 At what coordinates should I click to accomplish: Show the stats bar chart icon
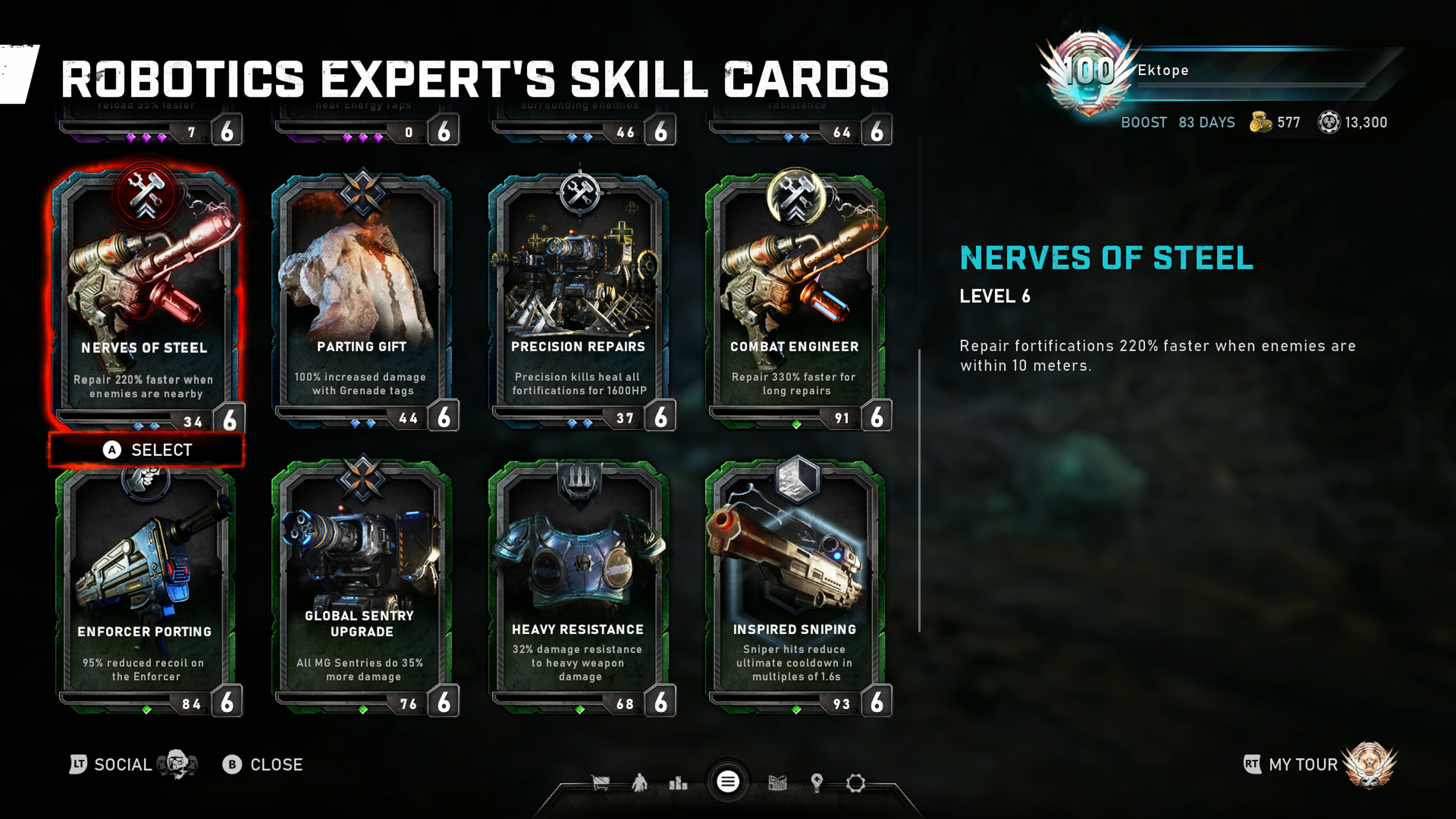coord(678,783)
